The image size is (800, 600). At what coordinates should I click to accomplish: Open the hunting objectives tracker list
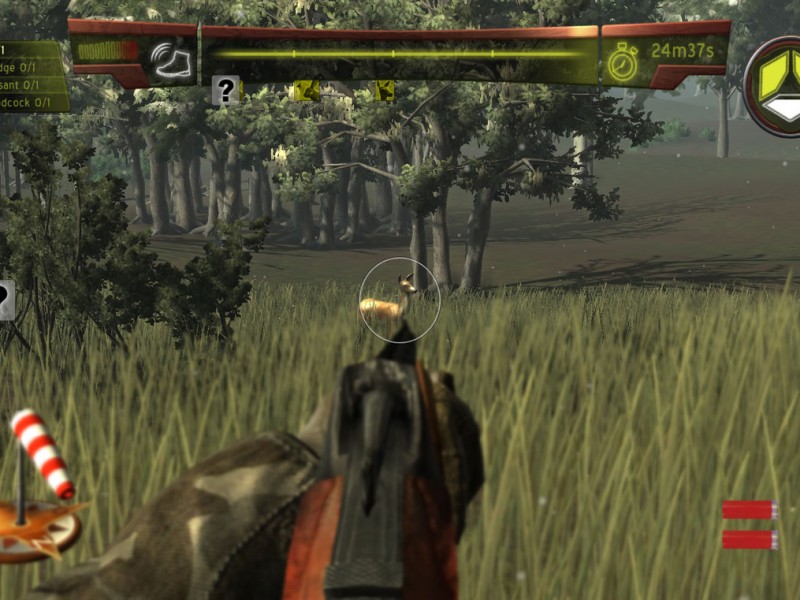tap(33, 76)
